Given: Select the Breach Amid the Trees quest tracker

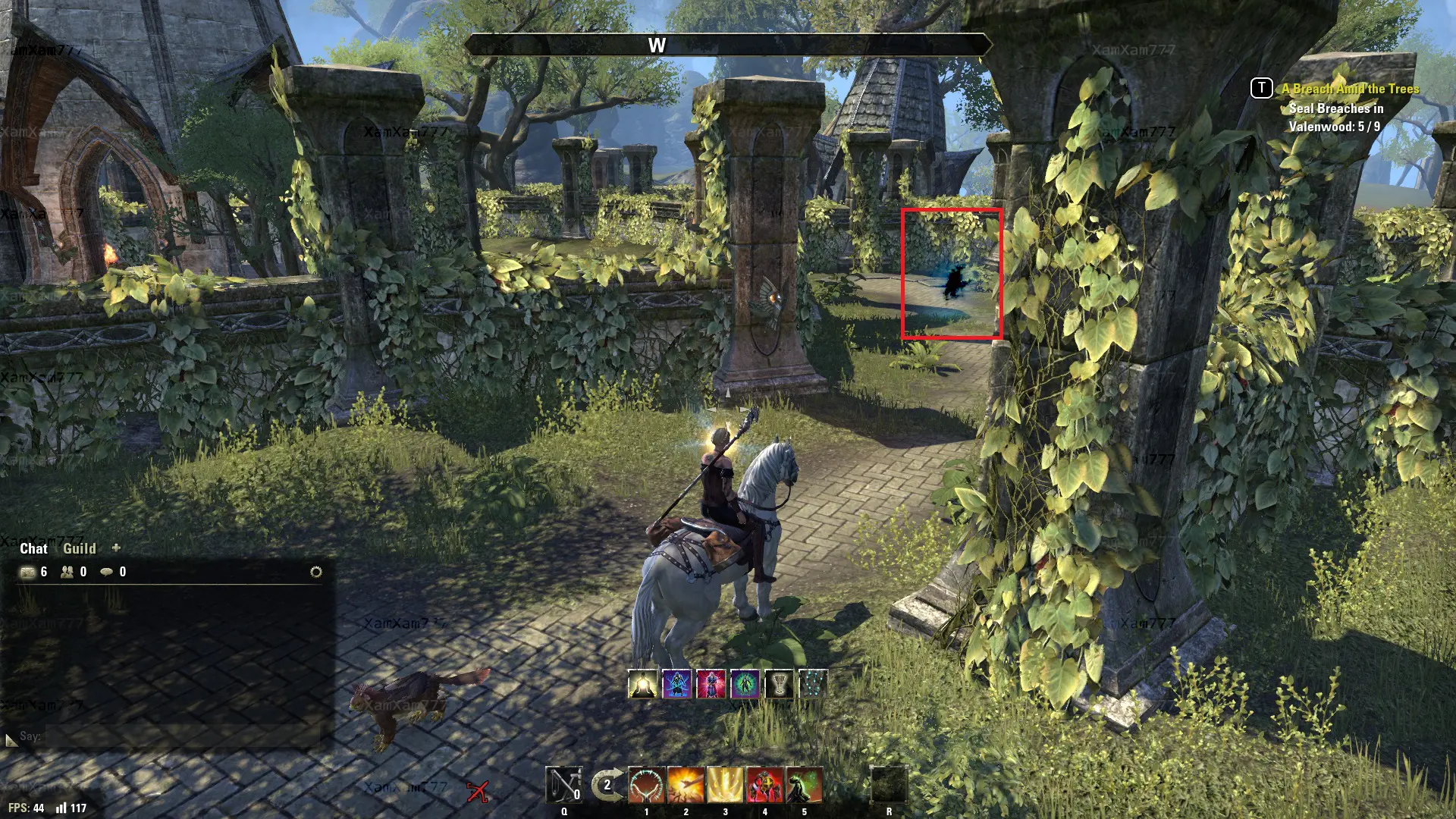Looking at the screenshot, I should (1350, 89).
